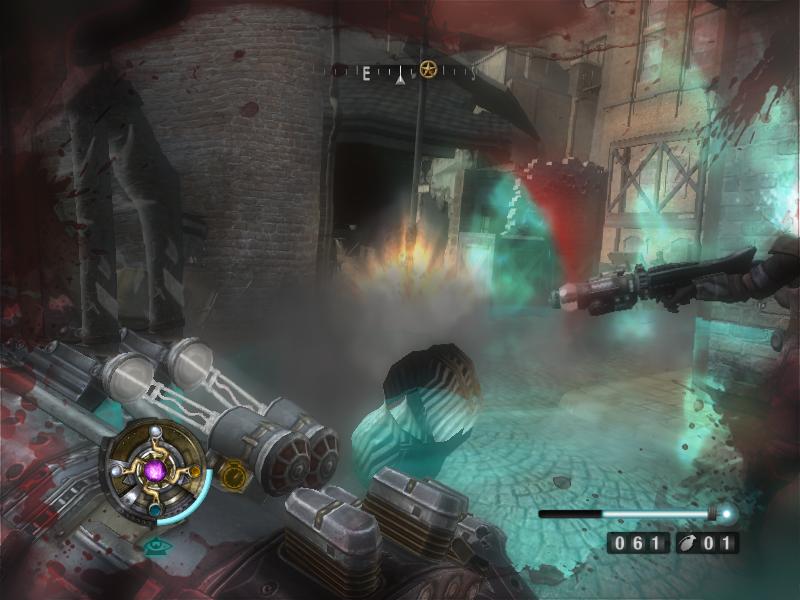Viewport: 800px width, 600px height.
Task: Select the gold stopwatch icon
Action: [x=233, y=474]
